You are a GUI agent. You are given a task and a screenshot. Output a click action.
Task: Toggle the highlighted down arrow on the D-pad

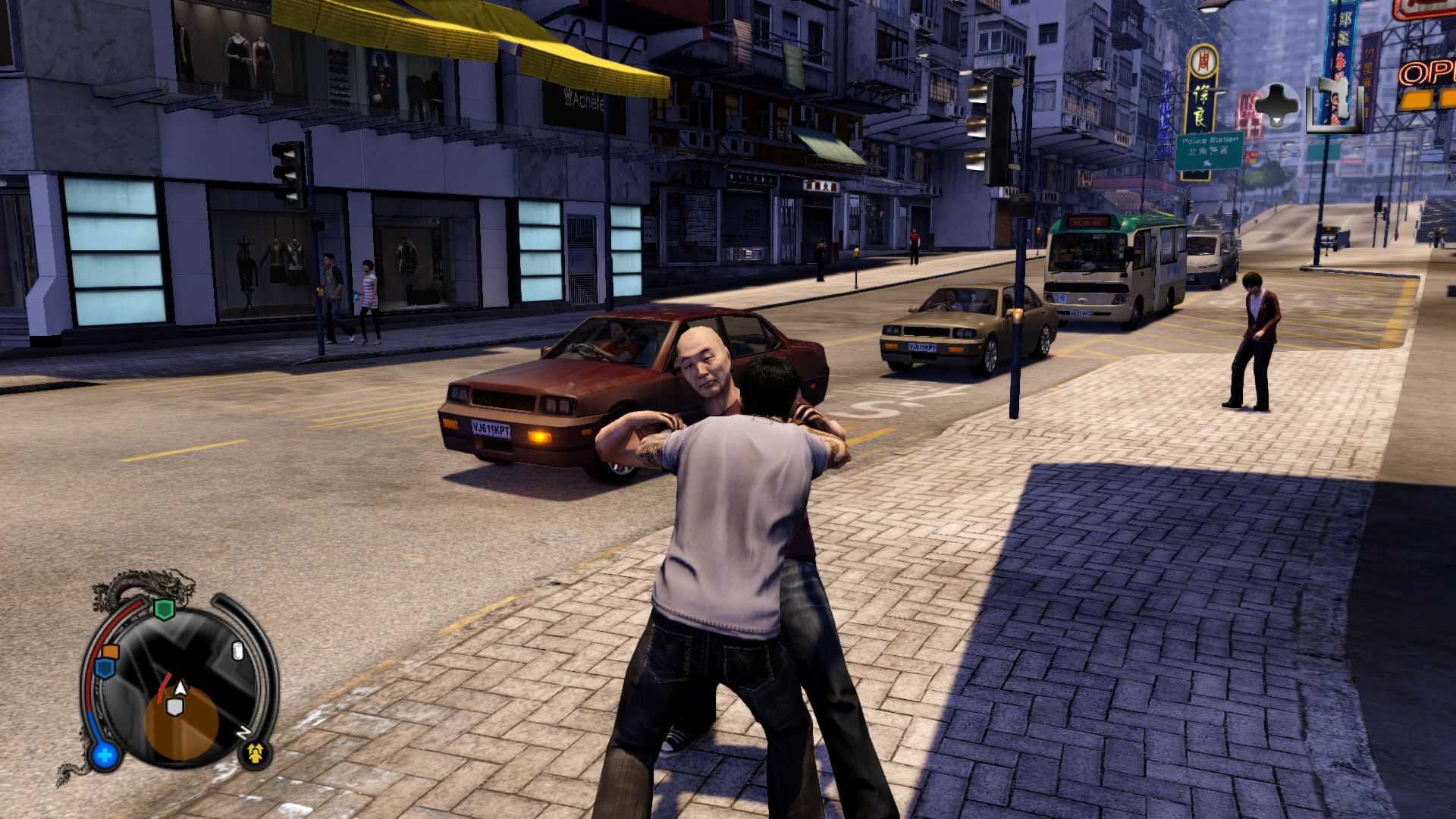pyautogui.click(x=1276, y=121)
